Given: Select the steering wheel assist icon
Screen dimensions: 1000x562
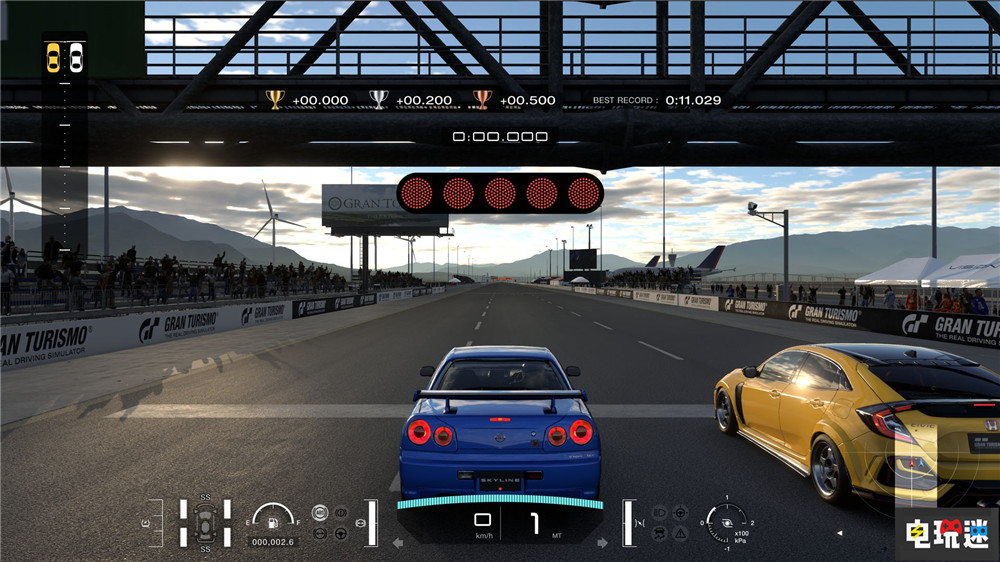Looking at the screenshot, I should 340,533.
